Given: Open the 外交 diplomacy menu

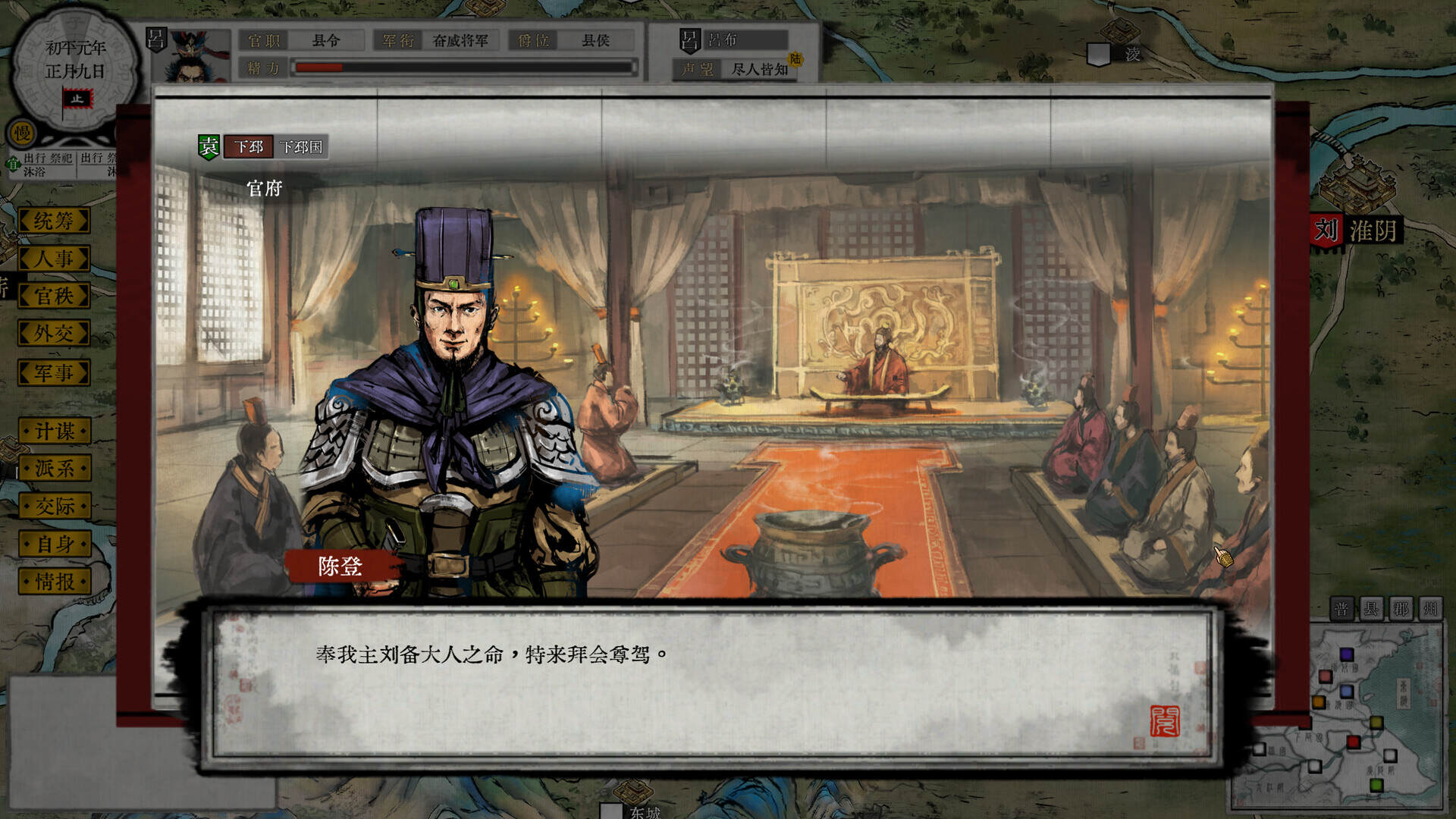Looking at the screenshot, I should tap(52, 334).
